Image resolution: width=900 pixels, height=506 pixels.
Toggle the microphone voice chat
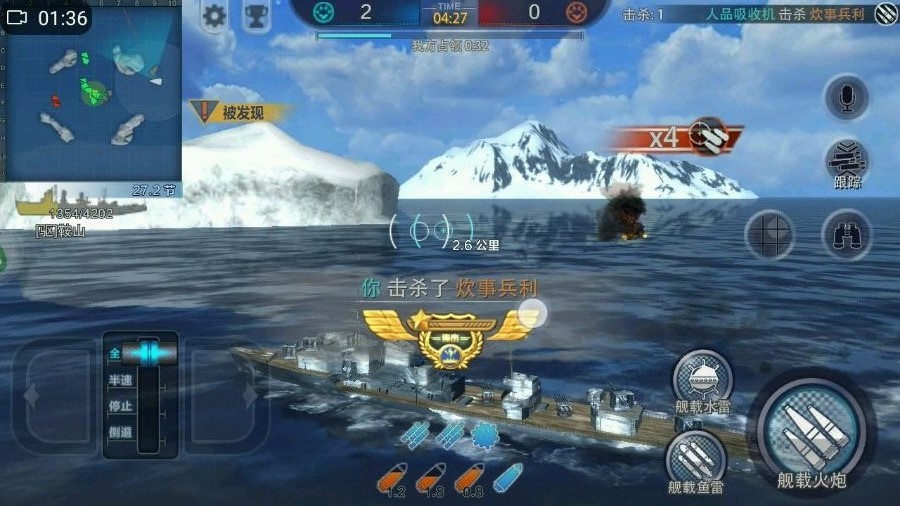click(x=846, y=98)
